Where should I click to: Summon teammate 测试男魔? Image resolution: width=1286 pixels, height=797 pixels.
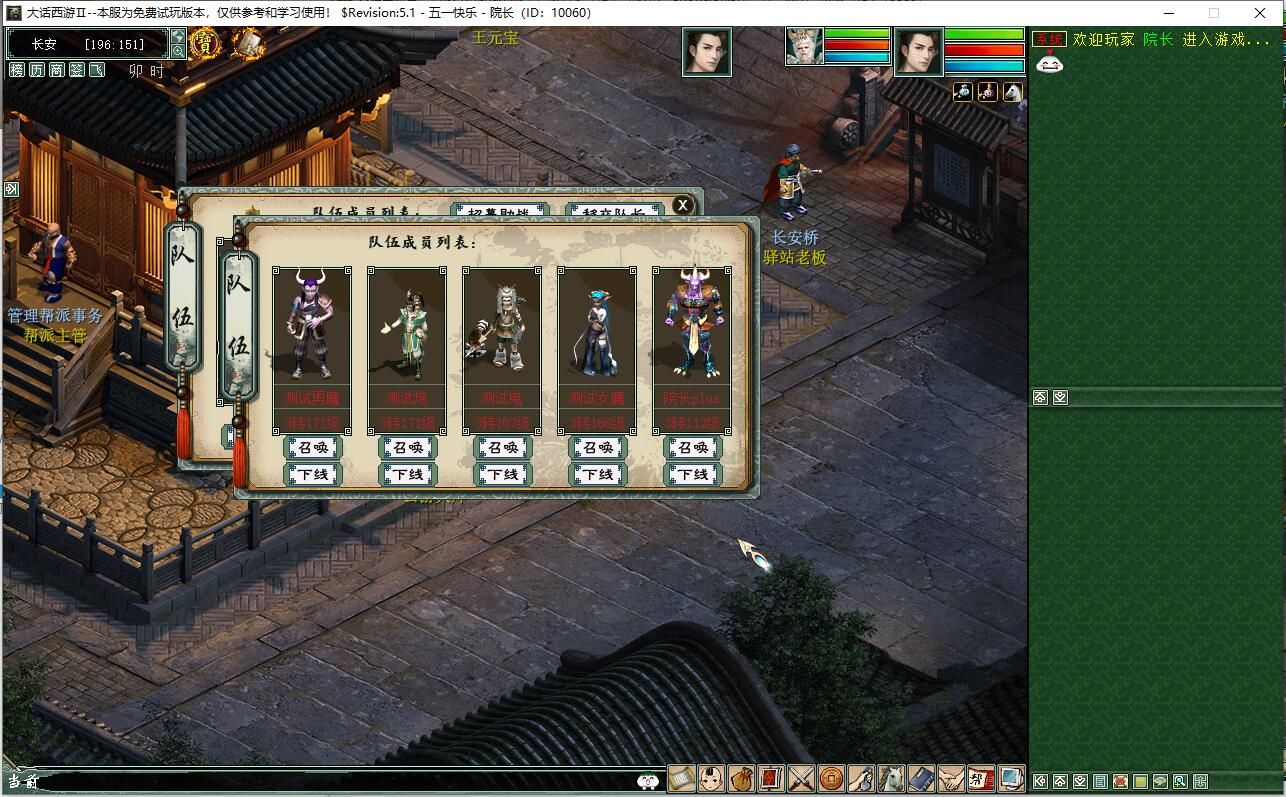pos(312,448)
